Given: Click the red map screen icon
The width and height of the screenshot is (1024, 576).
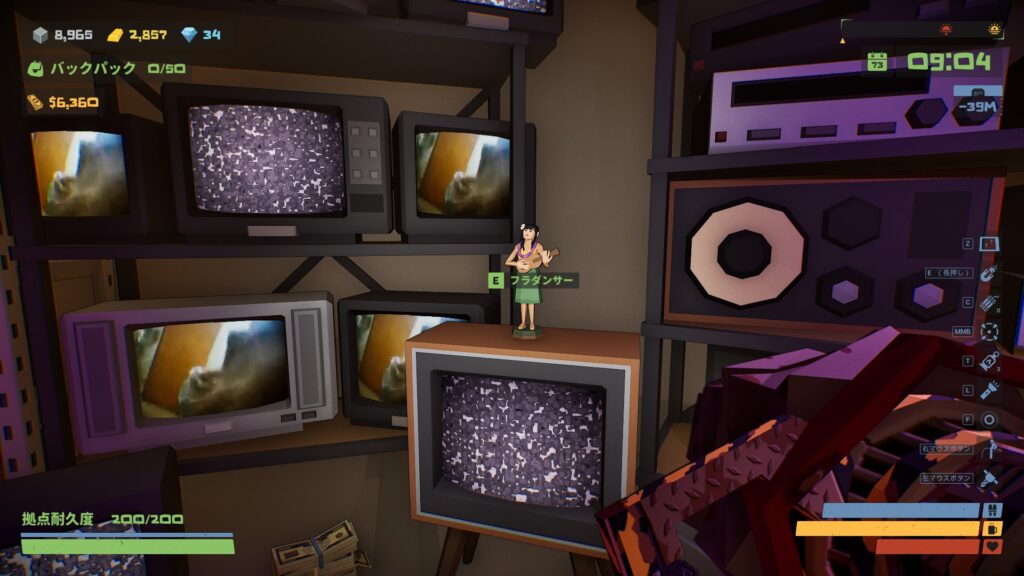Looking at the screenshot, I should [990, 244].
